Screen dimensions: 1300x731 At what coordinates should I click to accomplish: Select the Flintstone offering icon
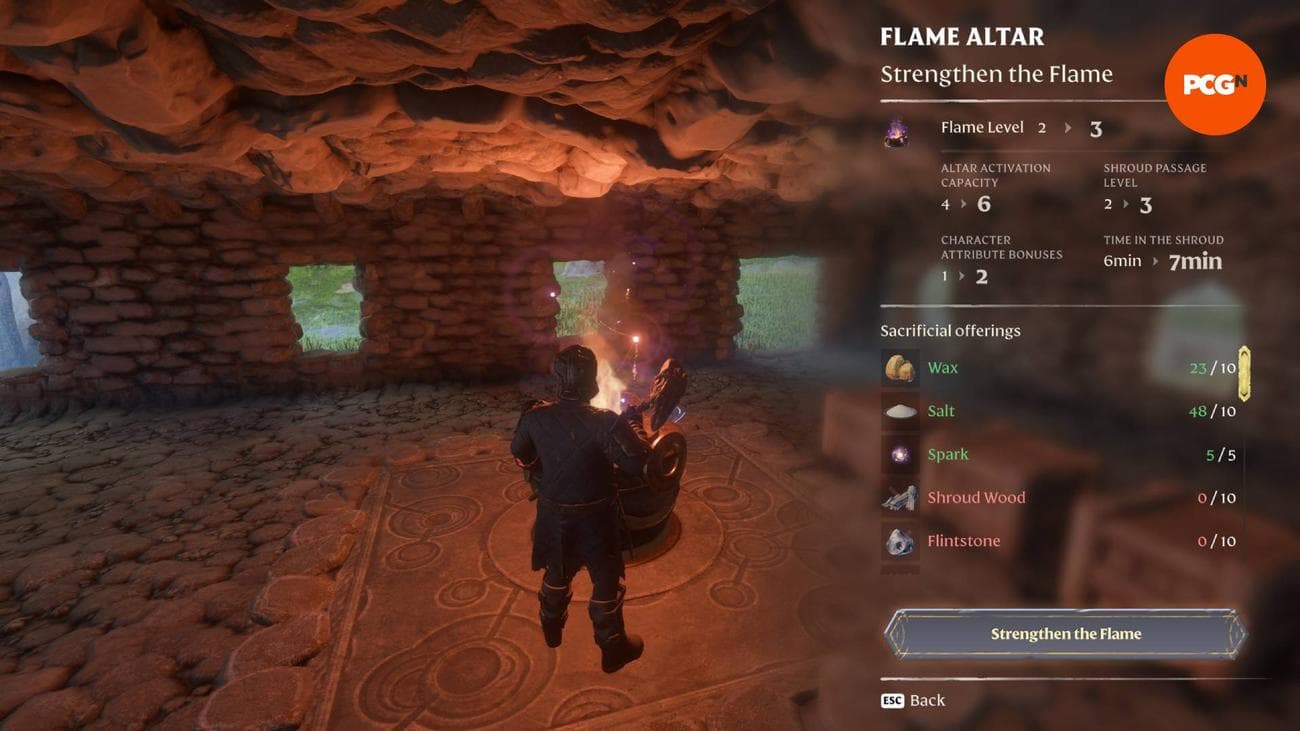tap(899, 540)
